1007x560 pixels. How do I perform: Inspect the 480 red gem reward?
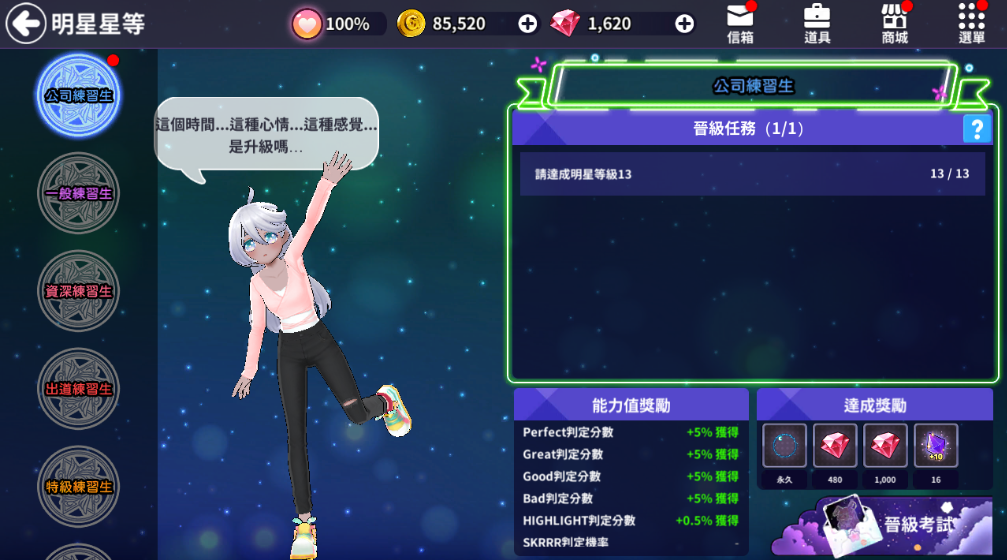[835, 446]
